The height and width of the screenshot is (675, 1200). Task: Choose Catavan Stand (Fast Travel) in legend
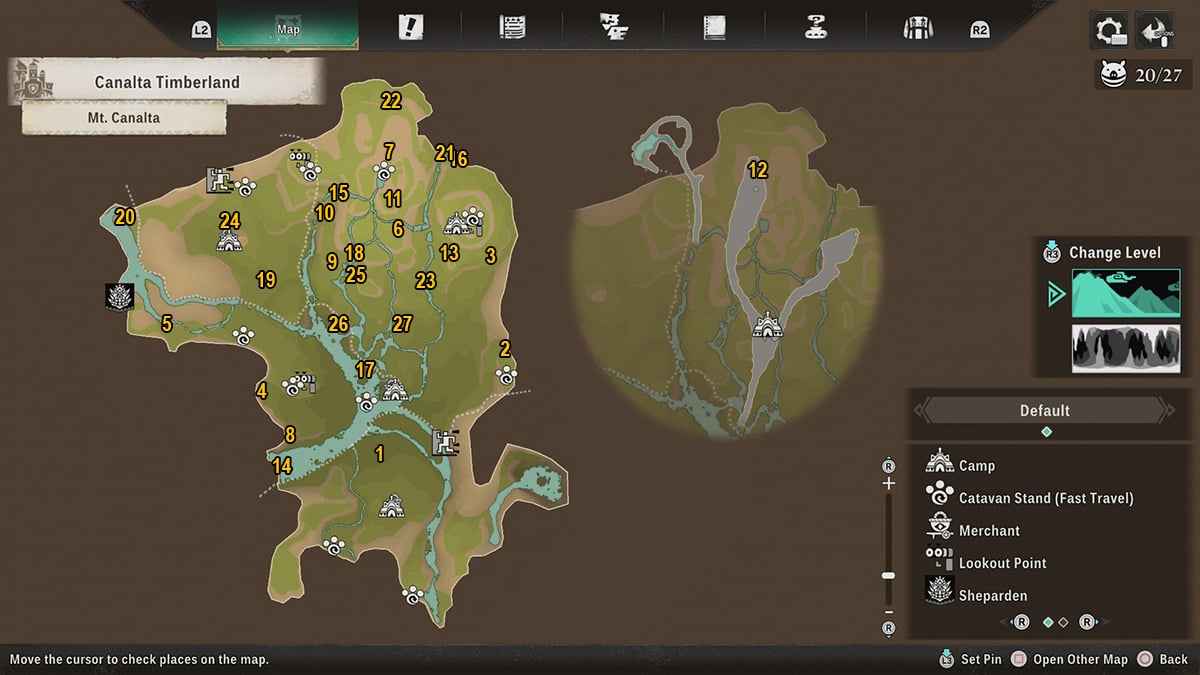1045,498
